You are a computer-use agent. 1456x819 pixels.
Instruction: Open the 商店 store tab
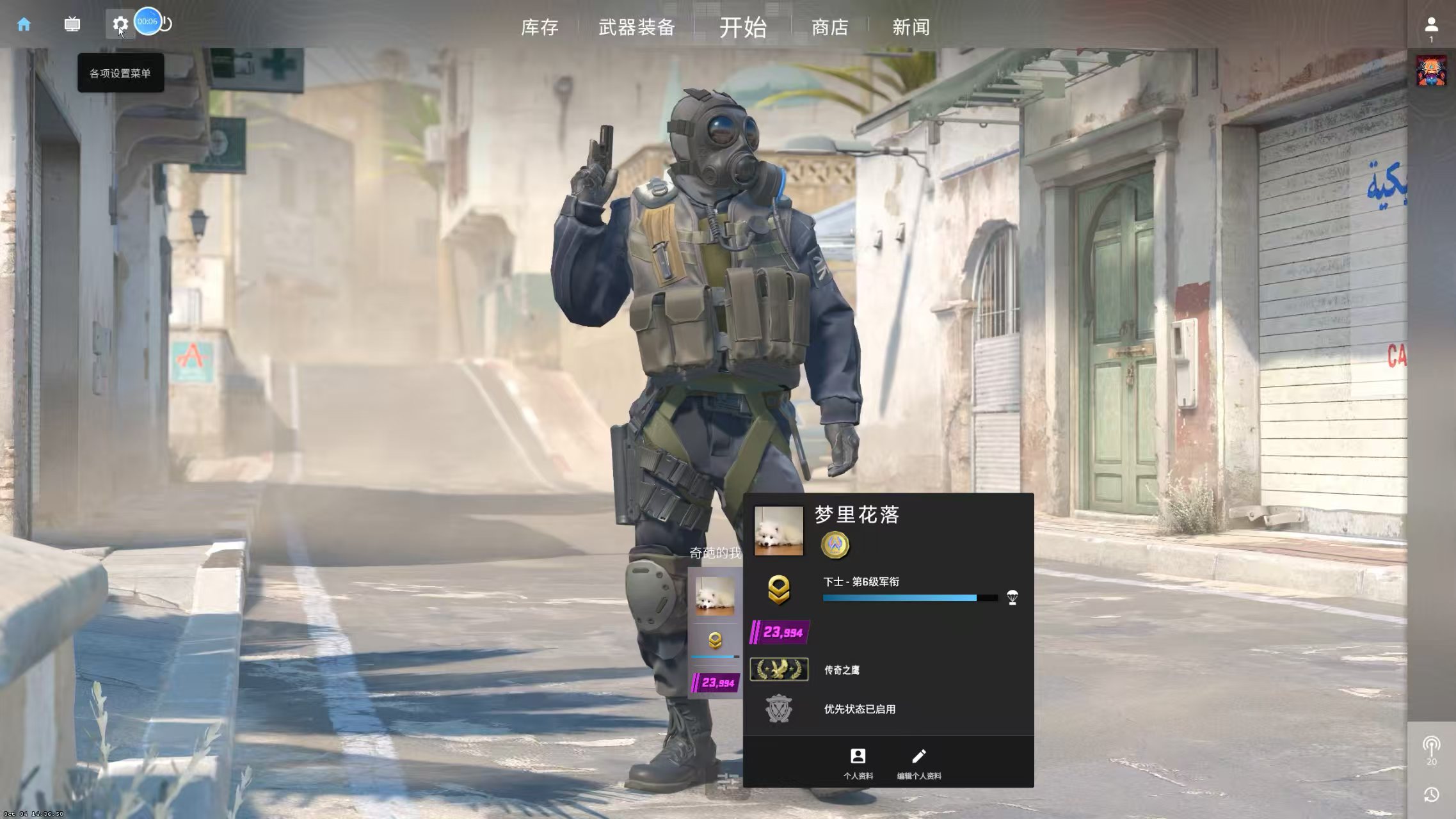pos(829,28)
